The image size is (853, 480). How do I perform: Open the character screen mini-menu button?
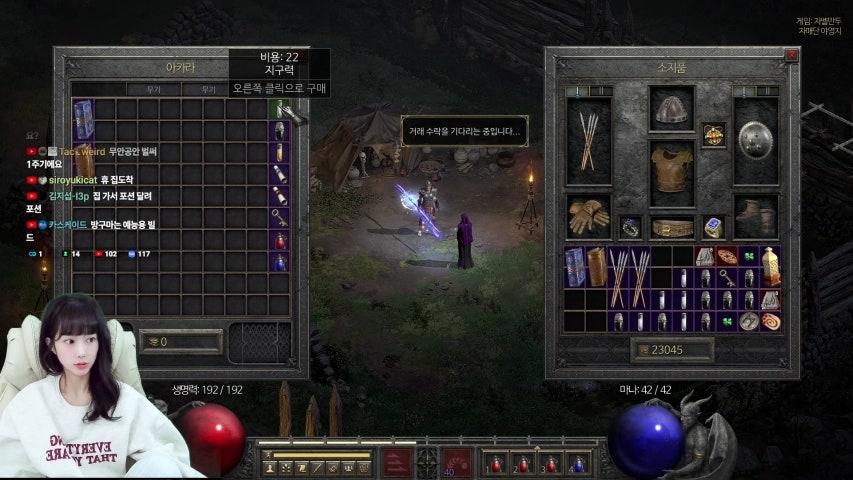click(x=270, y=467)
